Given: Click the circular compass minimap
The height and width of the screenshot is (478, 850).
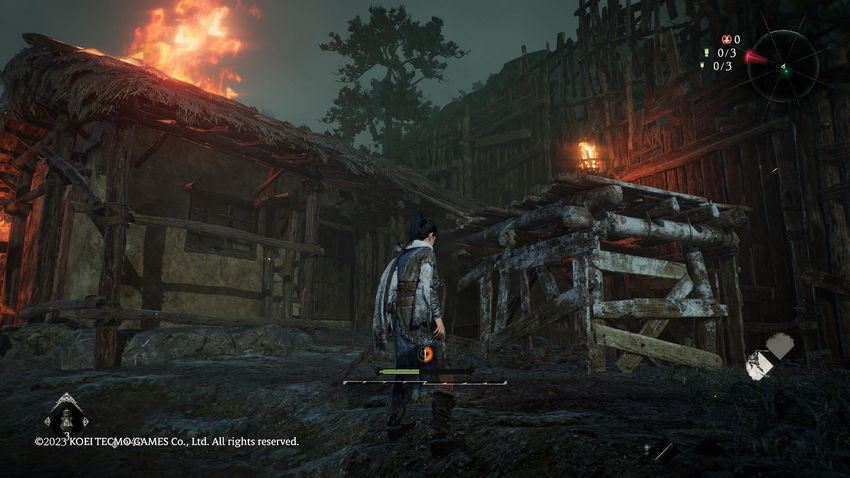Looking at the screenshot, I should click(x=783, y=66).
